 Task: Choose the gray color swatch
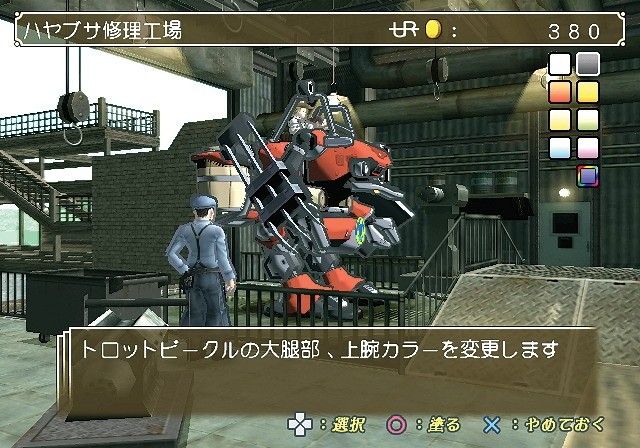point(588,65)
